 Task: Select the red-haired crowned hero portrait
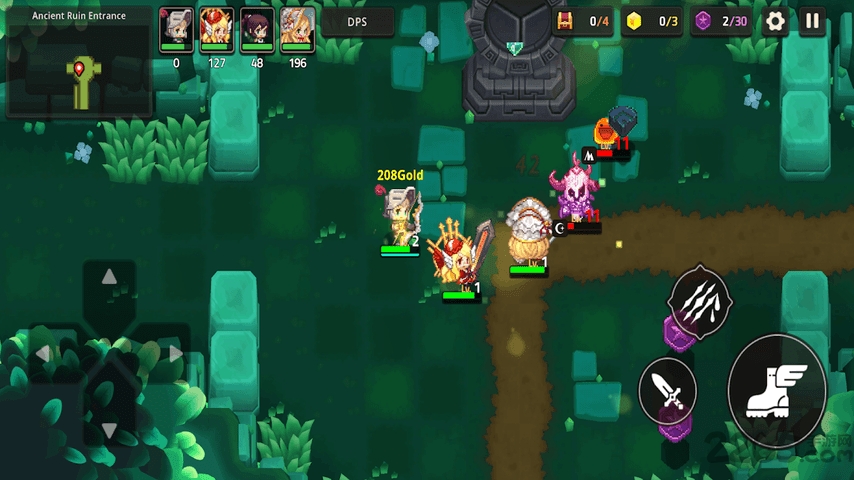click(217, 27)
